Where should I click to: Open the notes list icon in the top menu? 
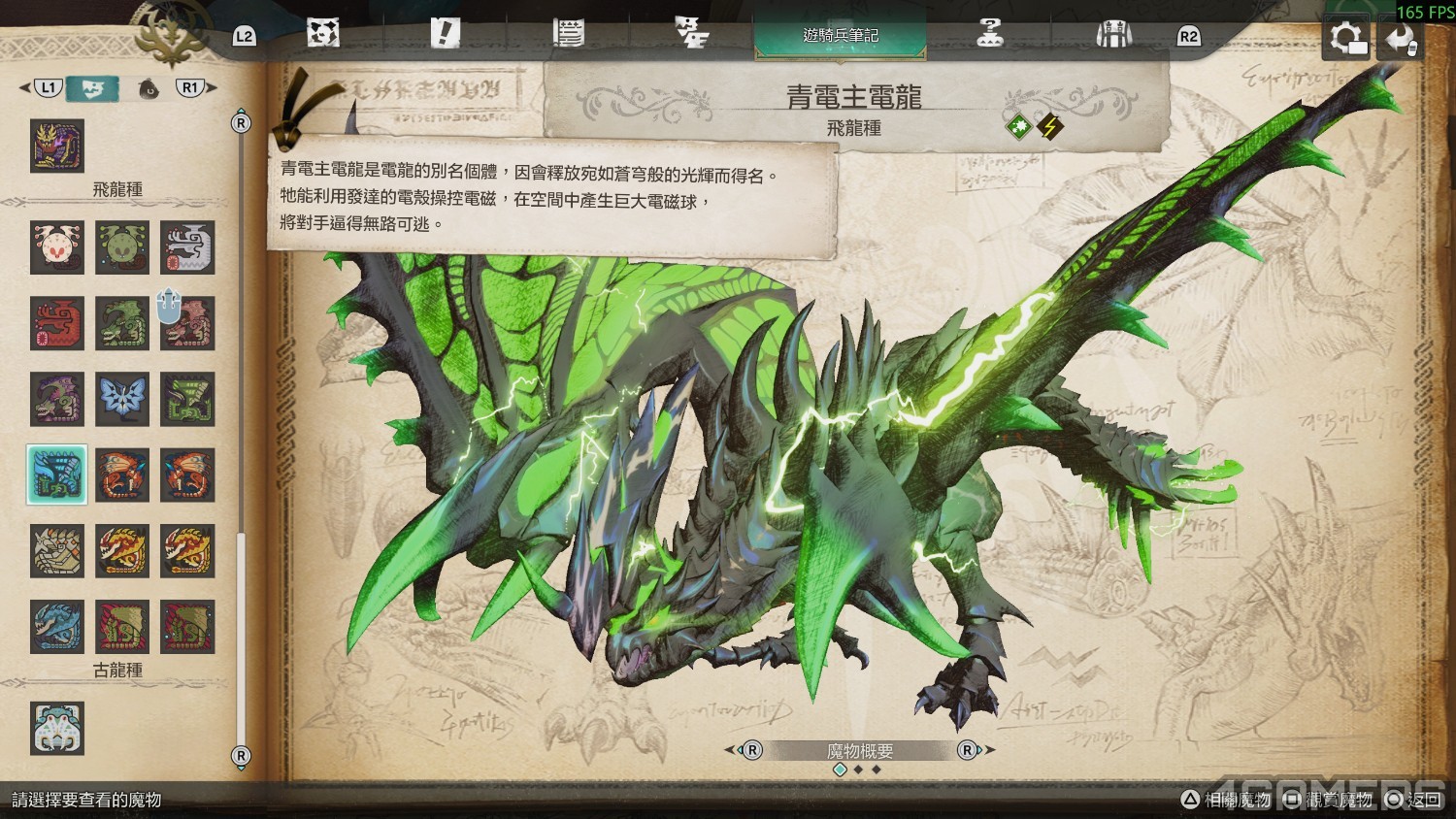[x=571, y=33]
